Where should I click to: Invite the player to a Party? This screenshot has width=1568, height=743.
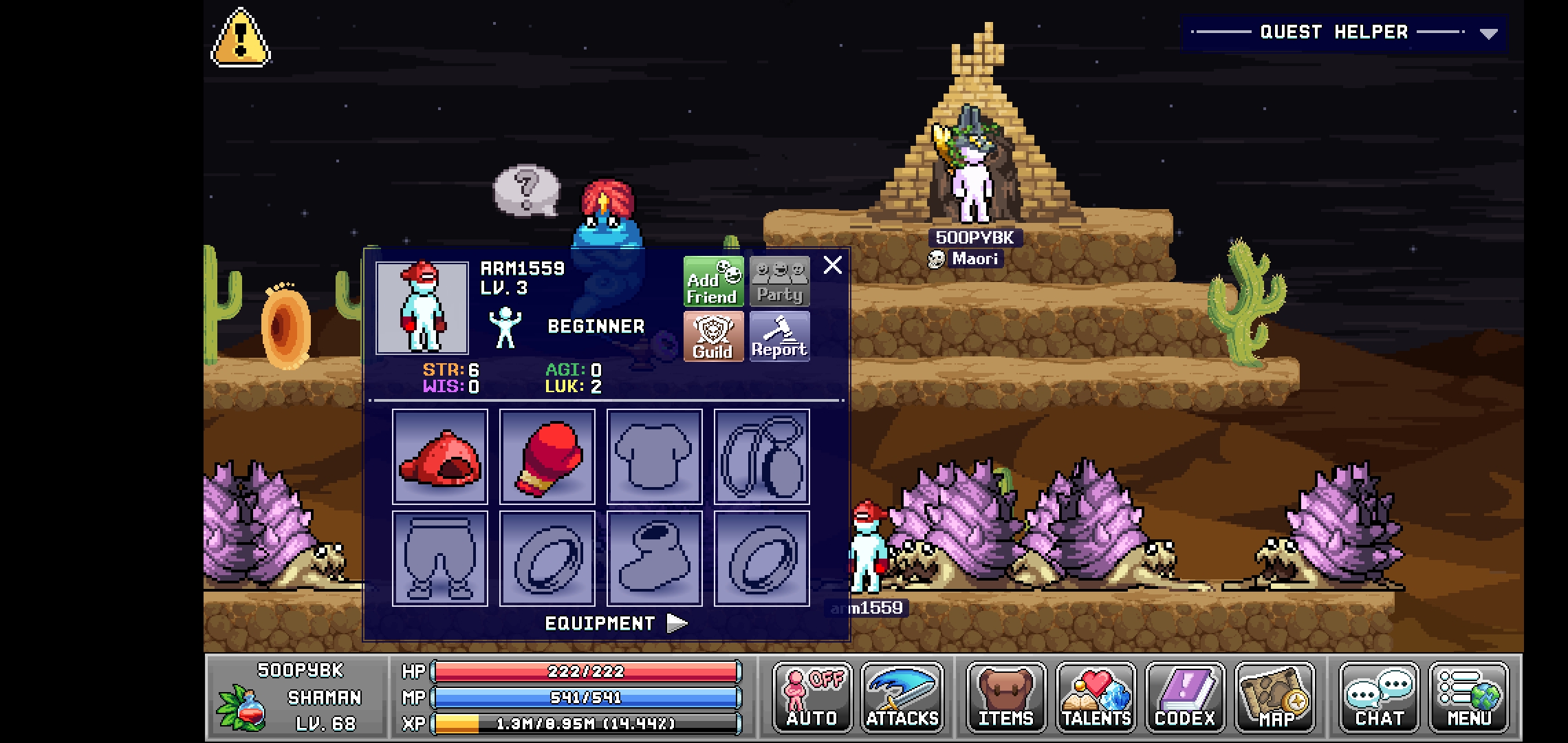point(779,282)
